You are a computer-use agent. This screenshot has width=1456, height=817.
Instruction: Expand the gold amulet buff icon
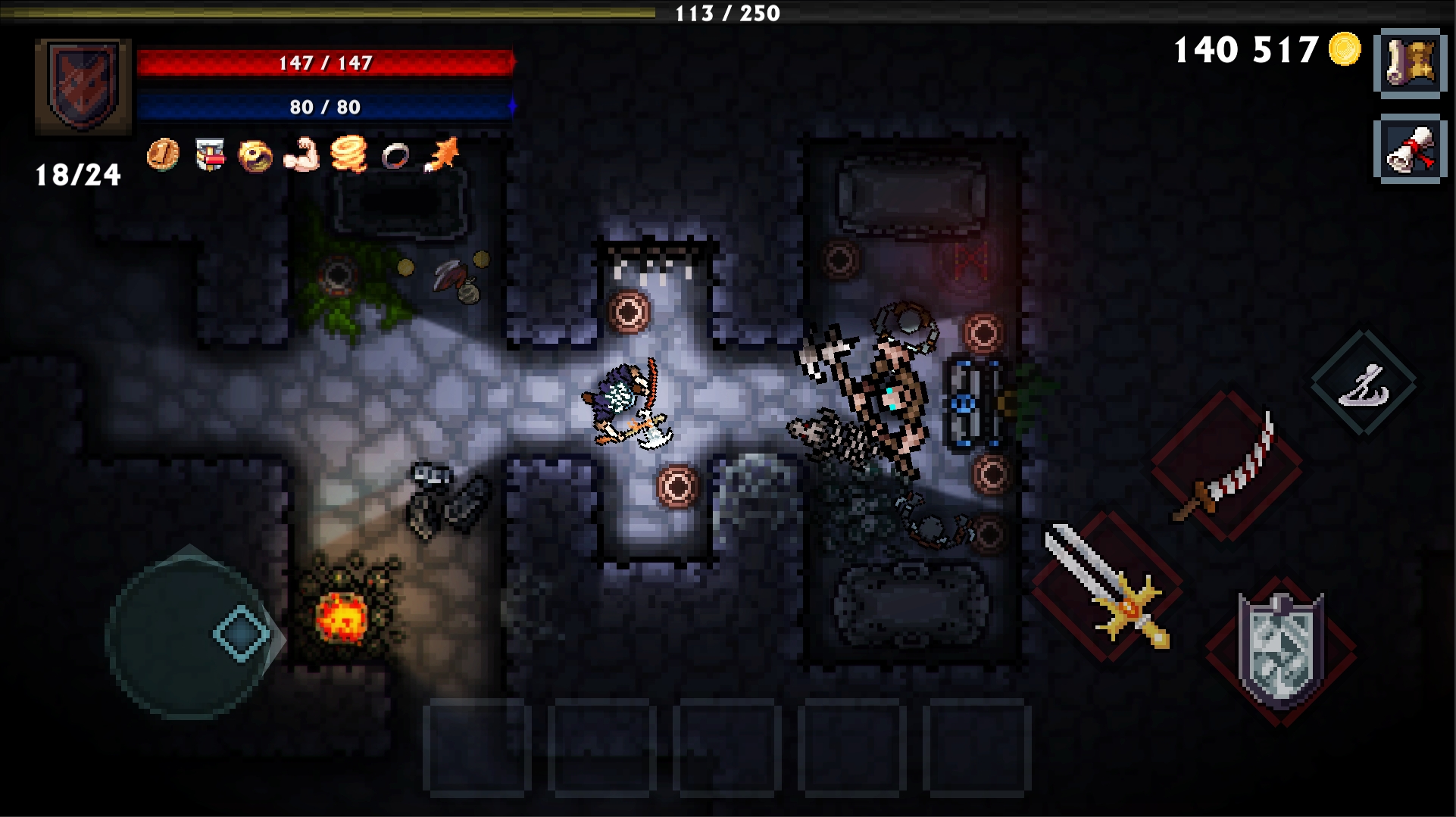tap(256, 157)
